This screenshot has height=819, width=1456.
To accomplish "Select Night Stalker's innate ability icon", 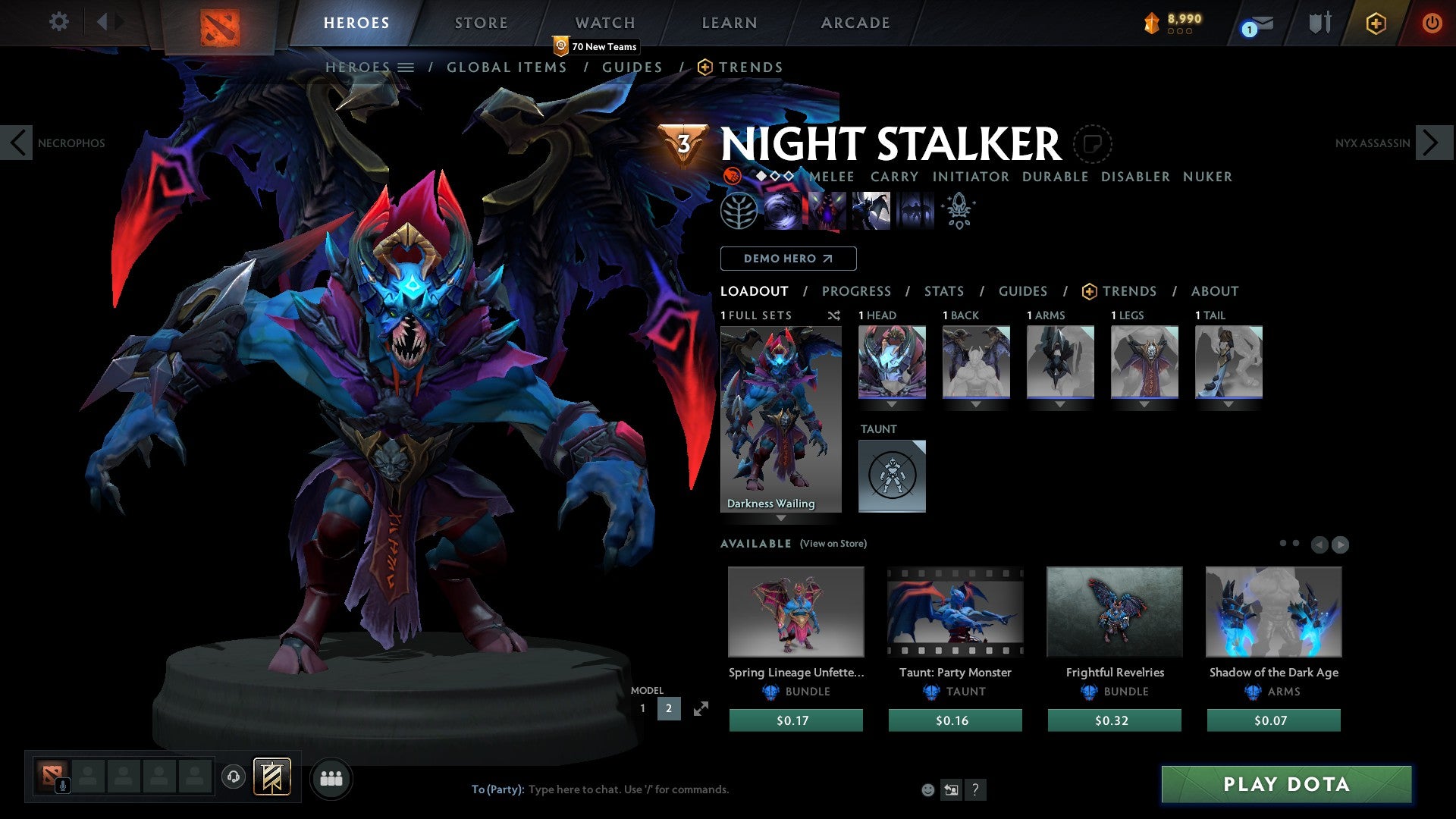I will tap(737, 210).
